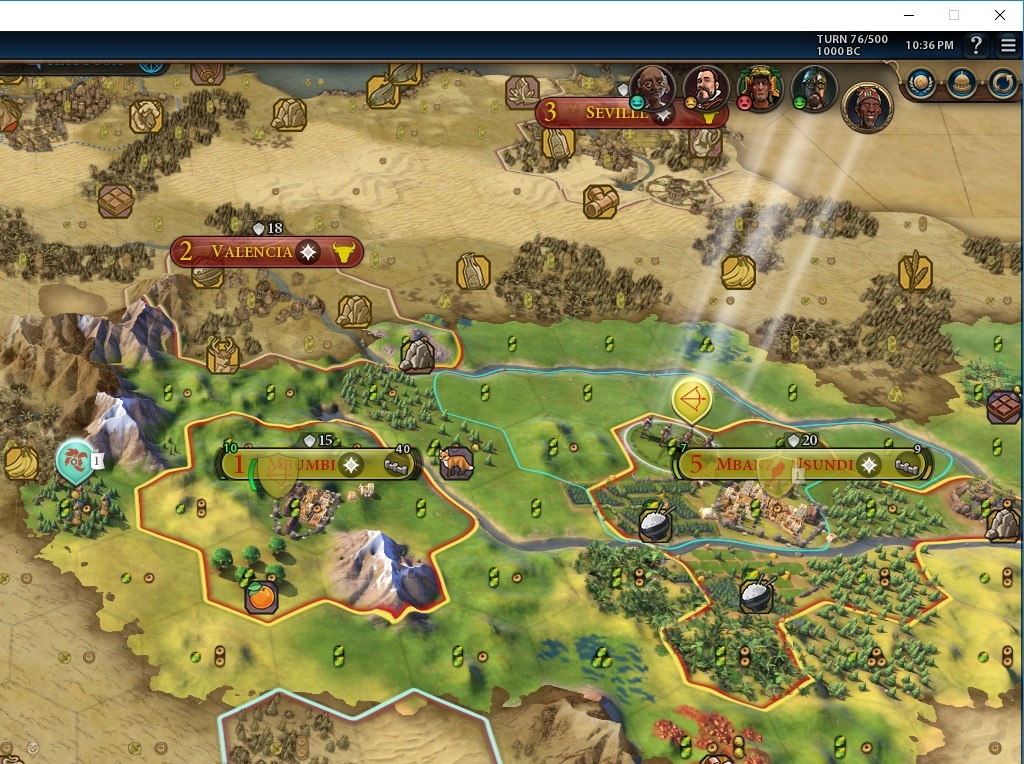Minimize the game window
The width and height of the screenshot is (1024, 764).
tap(909, 15)
